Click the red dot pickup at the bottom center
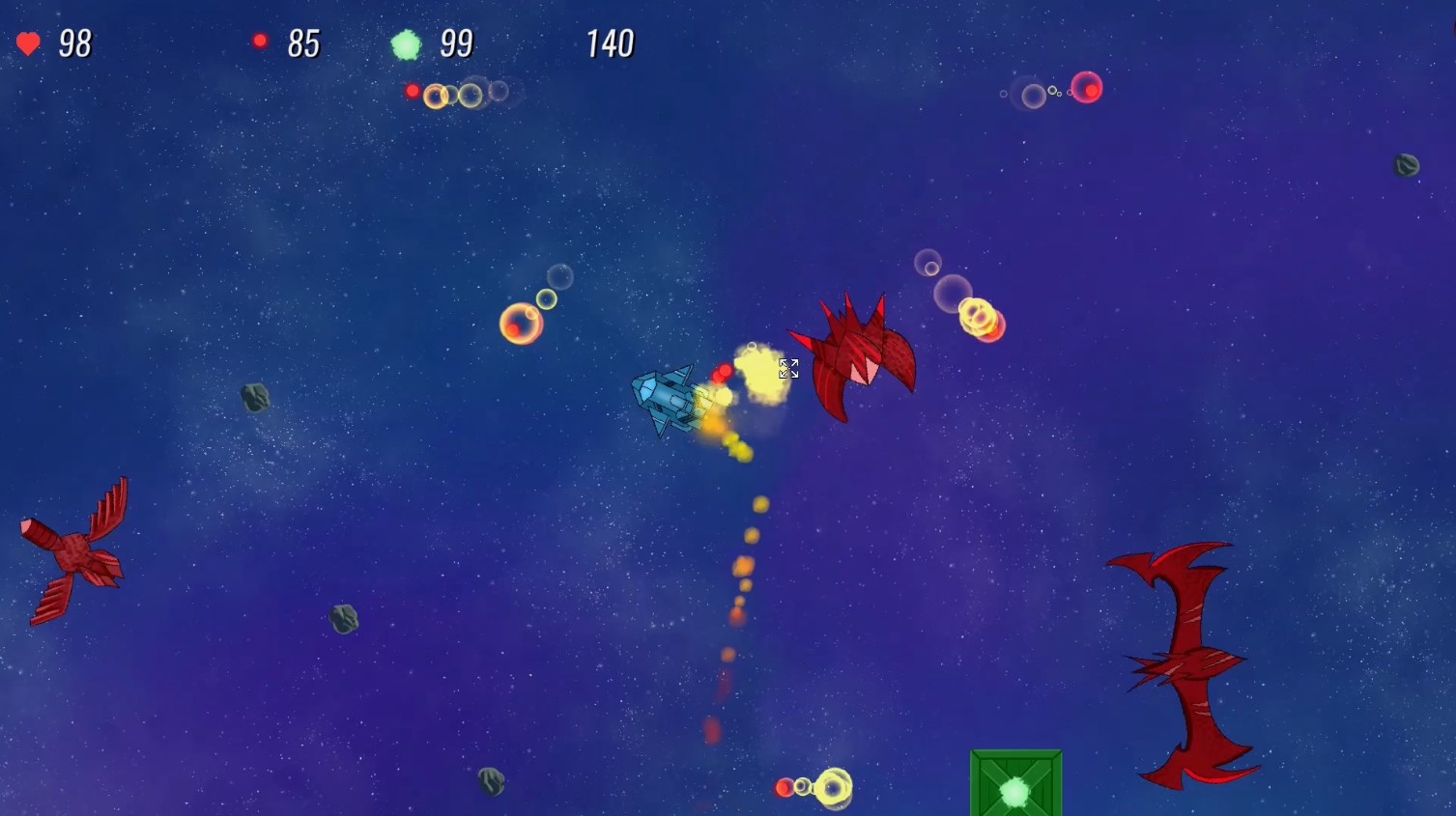The width and height of the screenshot is (1456, 816). pyautogui.click(x=783, y=787)
